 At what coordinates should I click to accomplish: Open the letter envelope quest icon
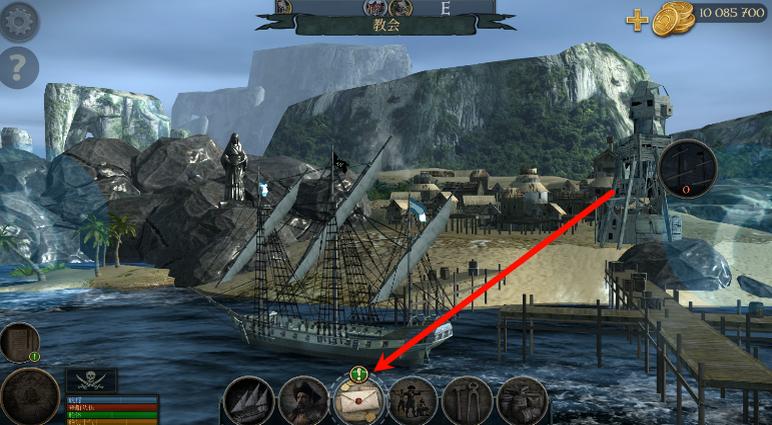(x=359, y=402)
